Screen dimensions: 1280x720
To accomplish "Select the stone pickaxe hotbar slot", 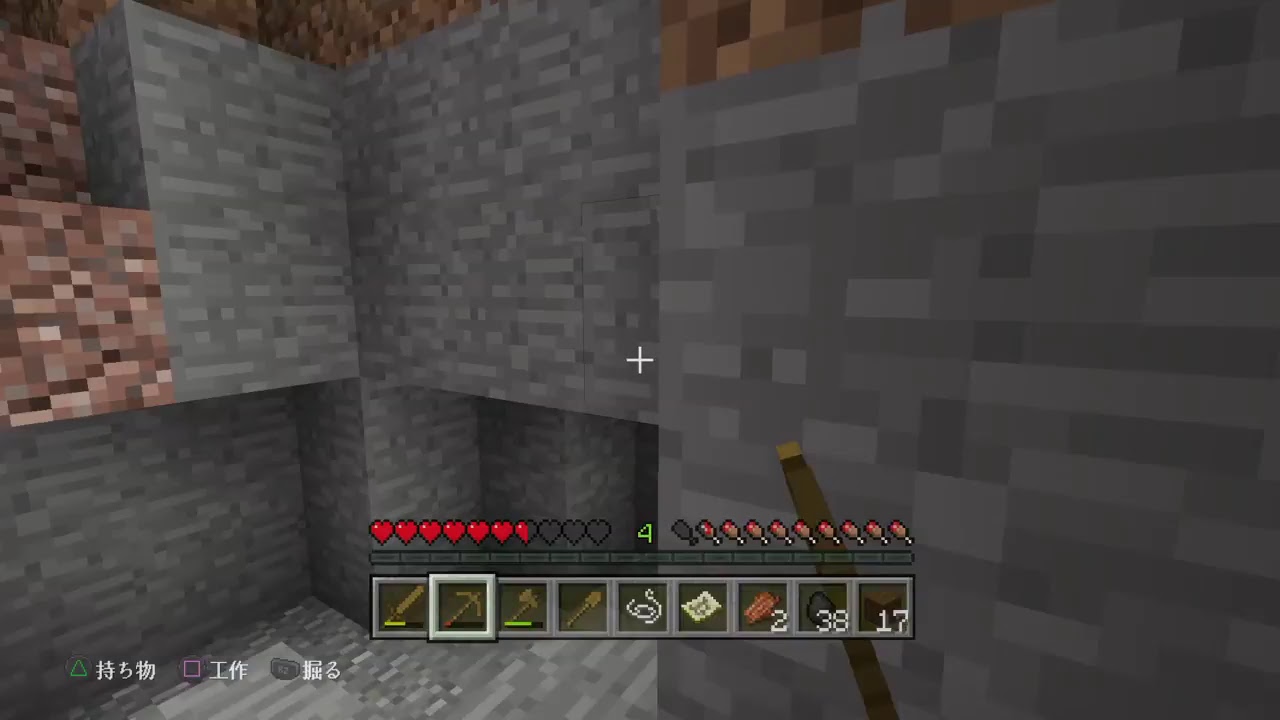I will click(461, 605).
